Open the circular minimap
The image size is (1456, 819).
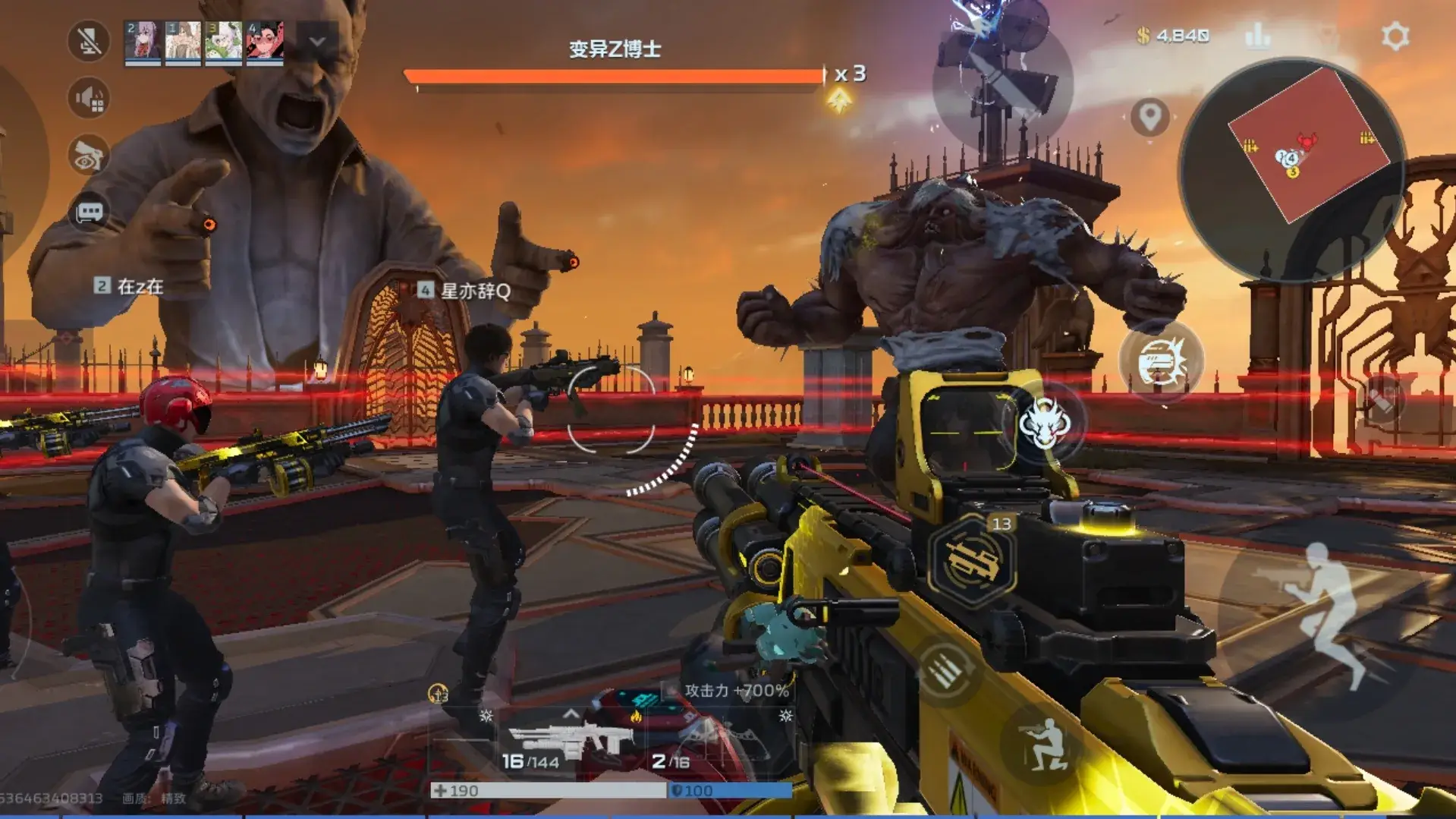point(1291,169)
